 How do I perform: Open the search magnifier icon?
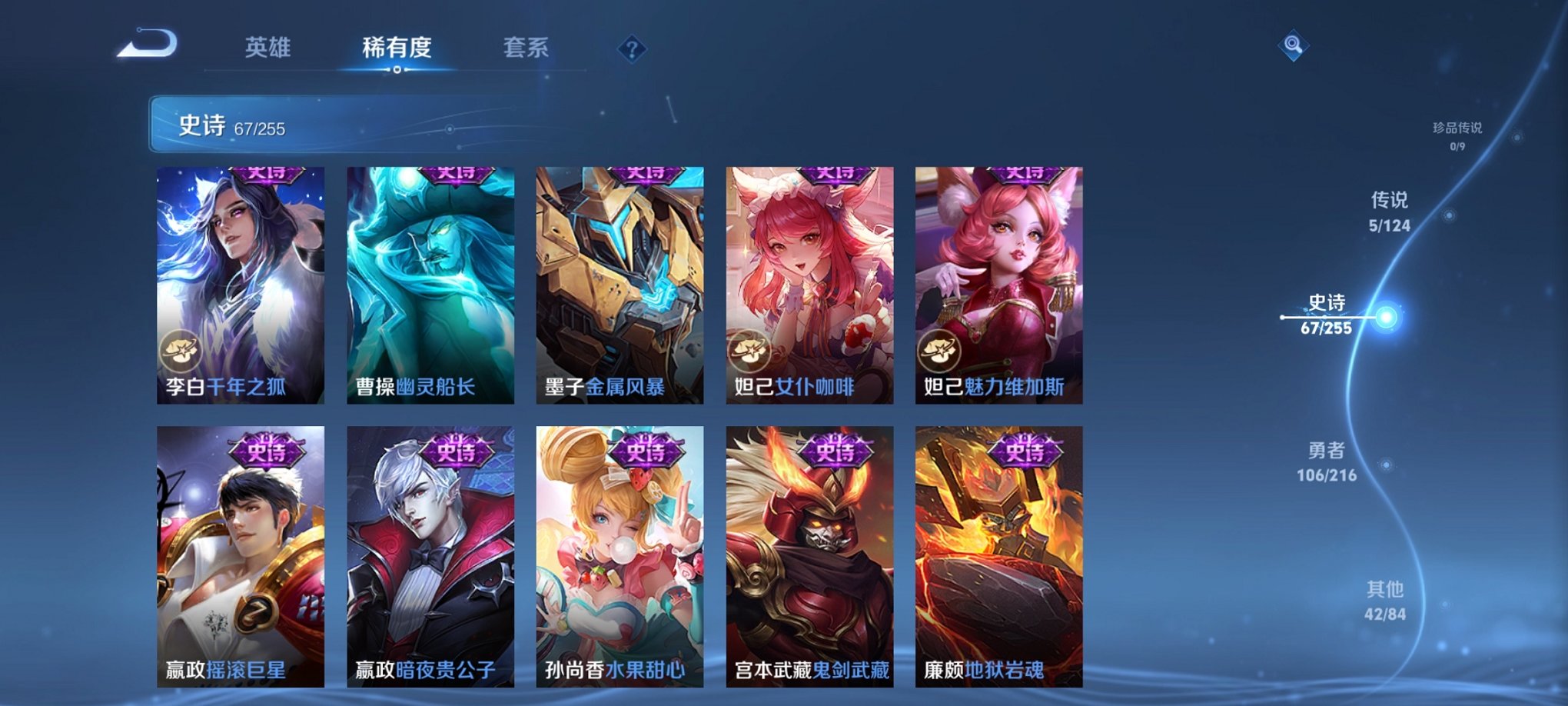[x=1294, y=46]
